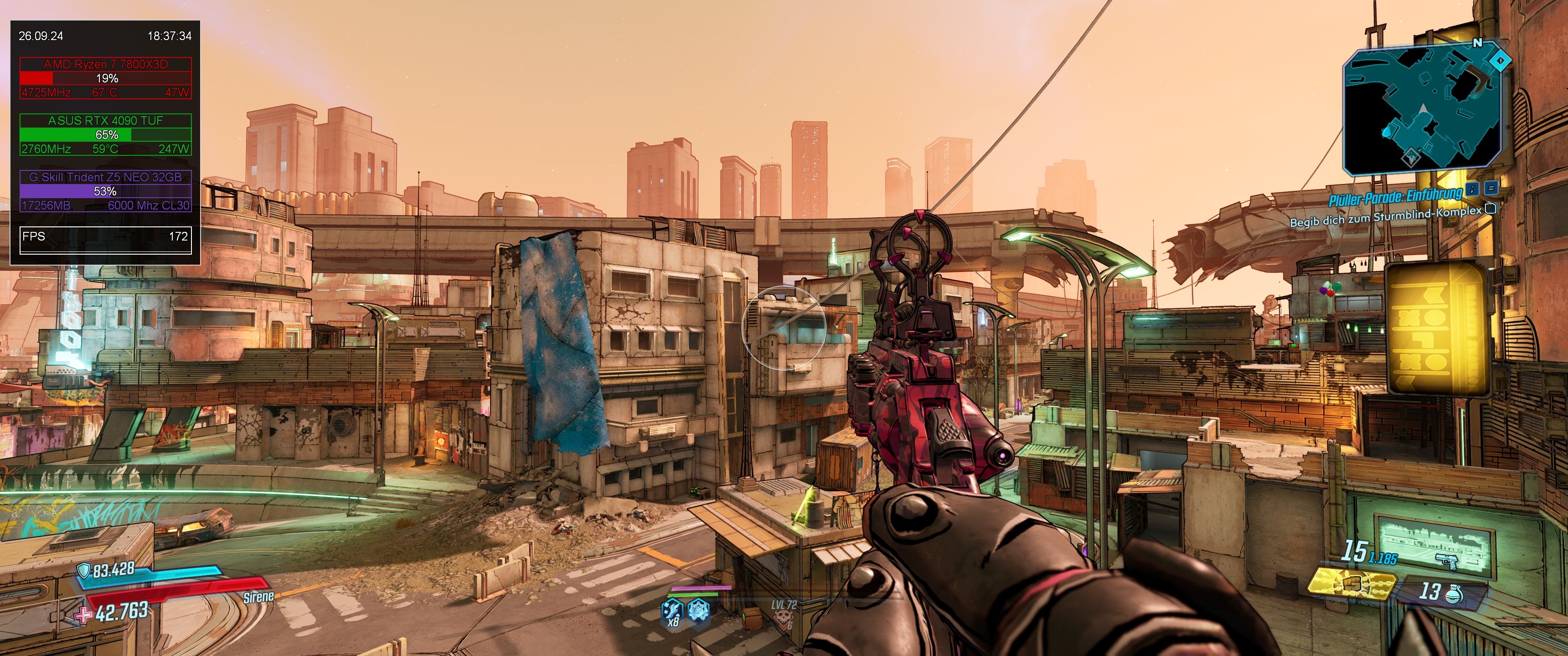Choose the pistol weapon icon
Viewport: 1568px width, 656px height.
1448,560
